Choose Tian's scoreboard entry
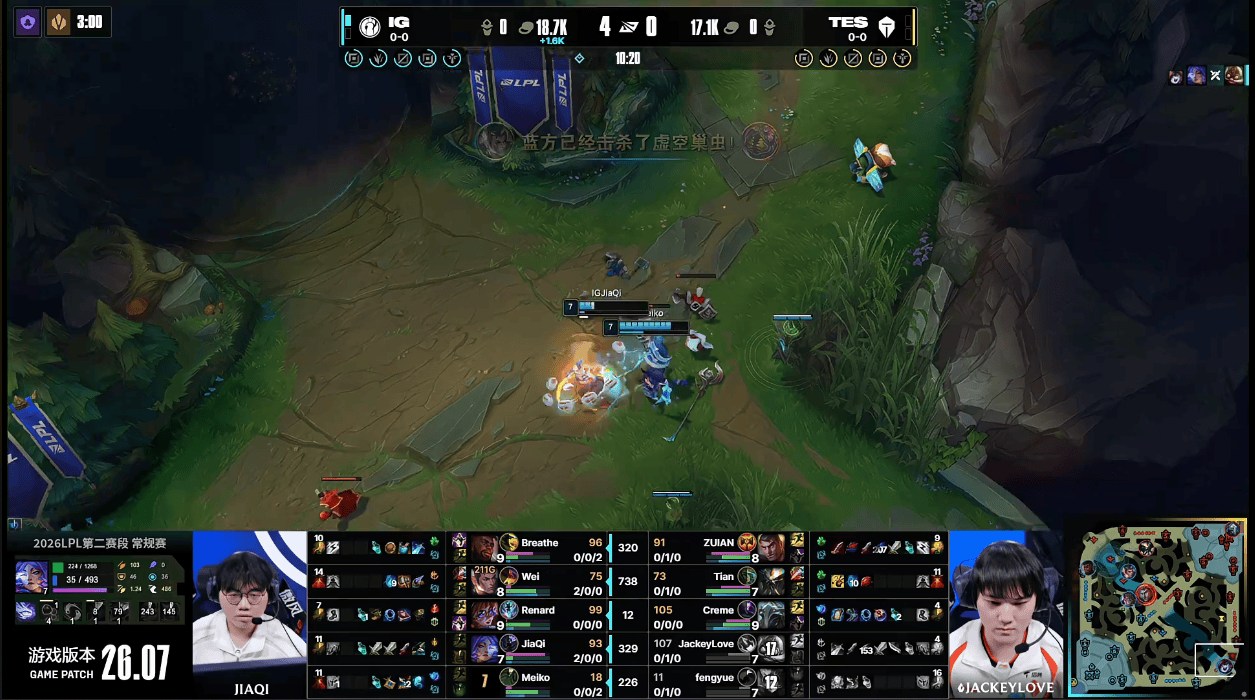1255x700 pixels. point(722,580)
